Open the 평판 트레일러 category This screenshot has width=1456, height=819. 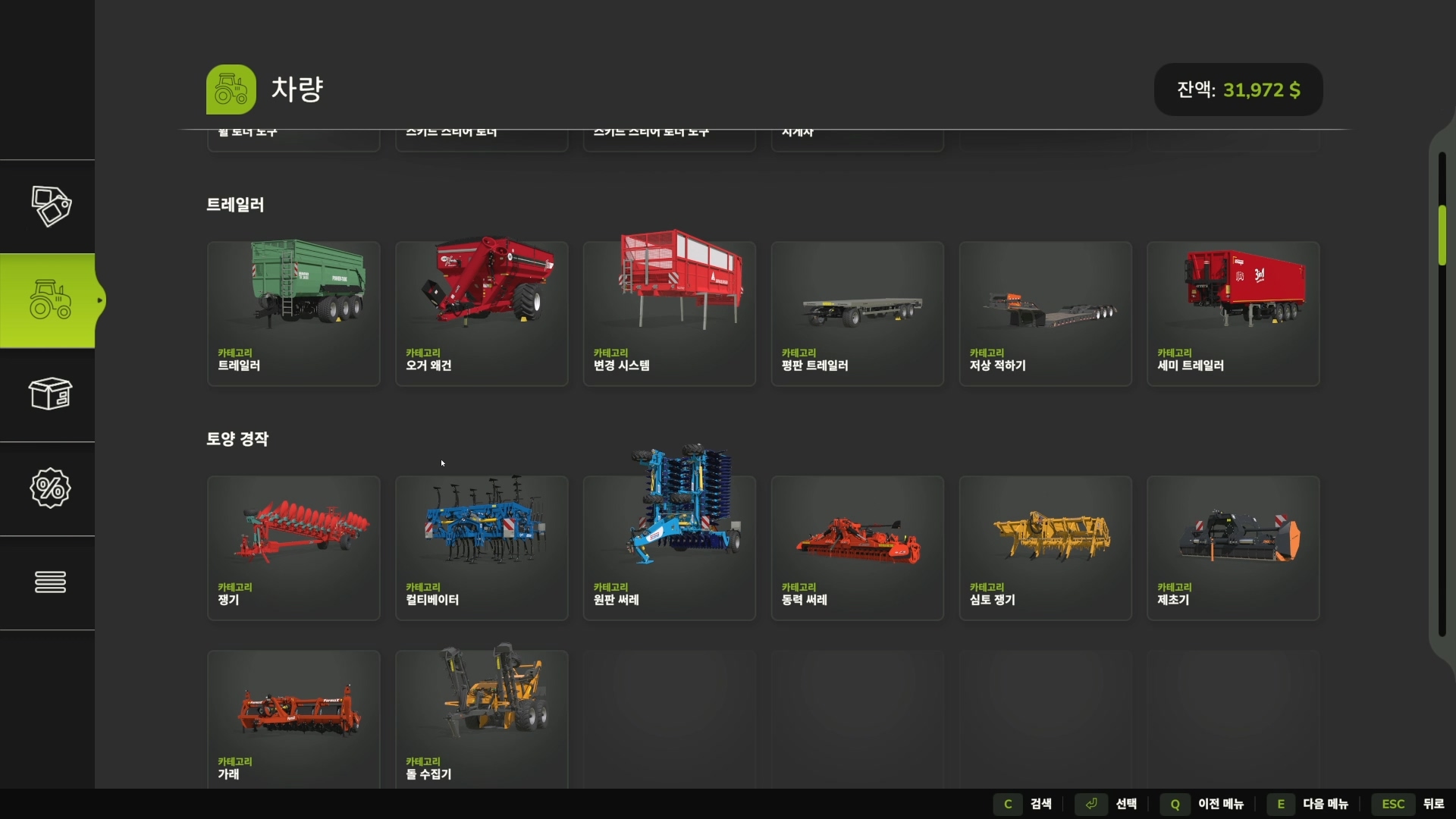(857, 313)
